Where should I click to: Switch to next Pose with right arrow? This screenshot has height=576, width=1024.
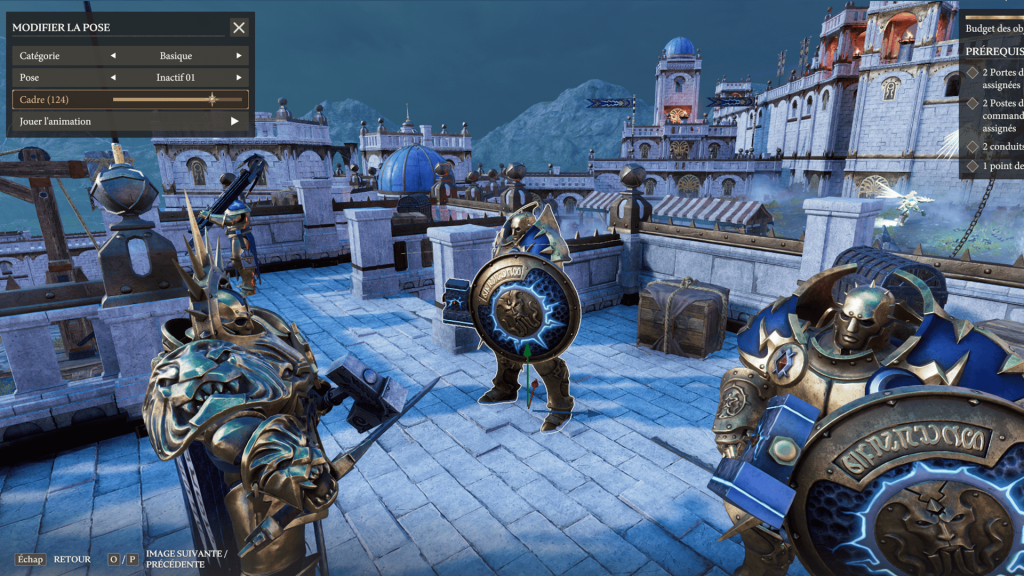point(239,78)
